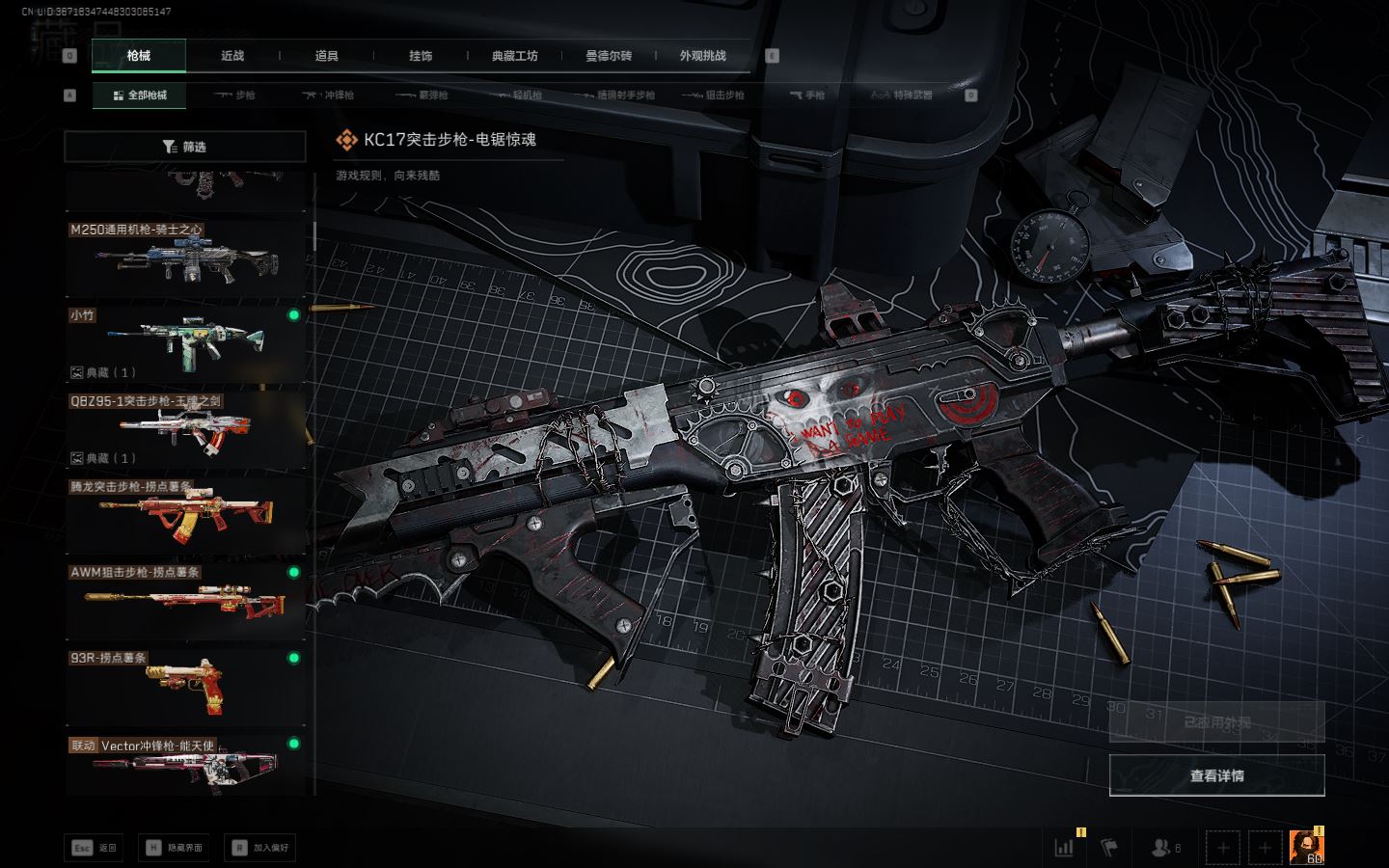Open the player avatar profile icon
1389x868 pixels.
[x=1306, y=846]
